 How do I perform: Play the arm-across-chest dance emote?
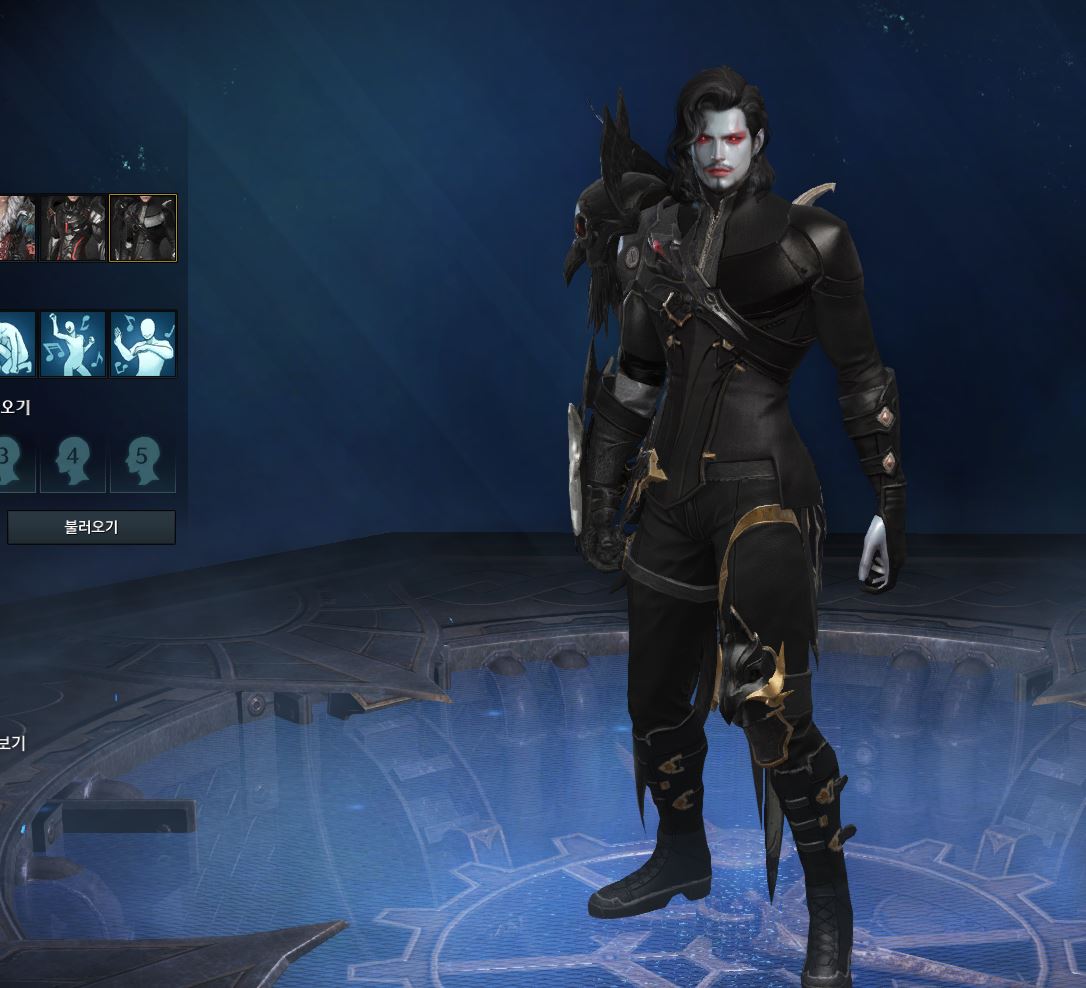click(x=143, y=344)
